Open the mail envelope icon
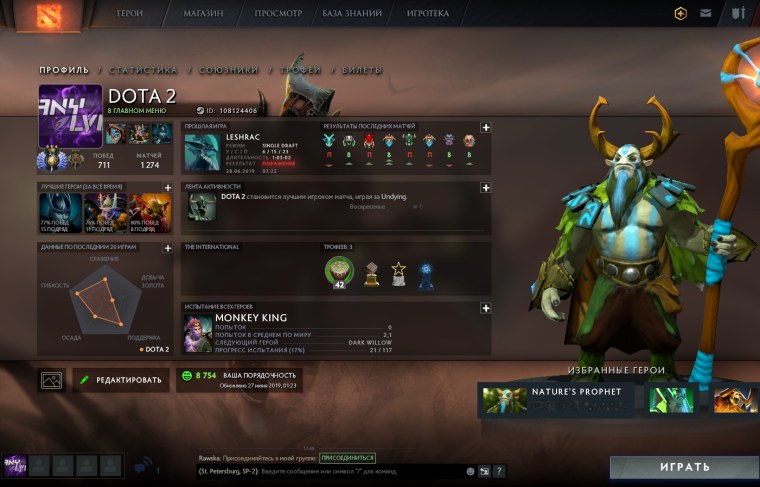 [707, 14]
